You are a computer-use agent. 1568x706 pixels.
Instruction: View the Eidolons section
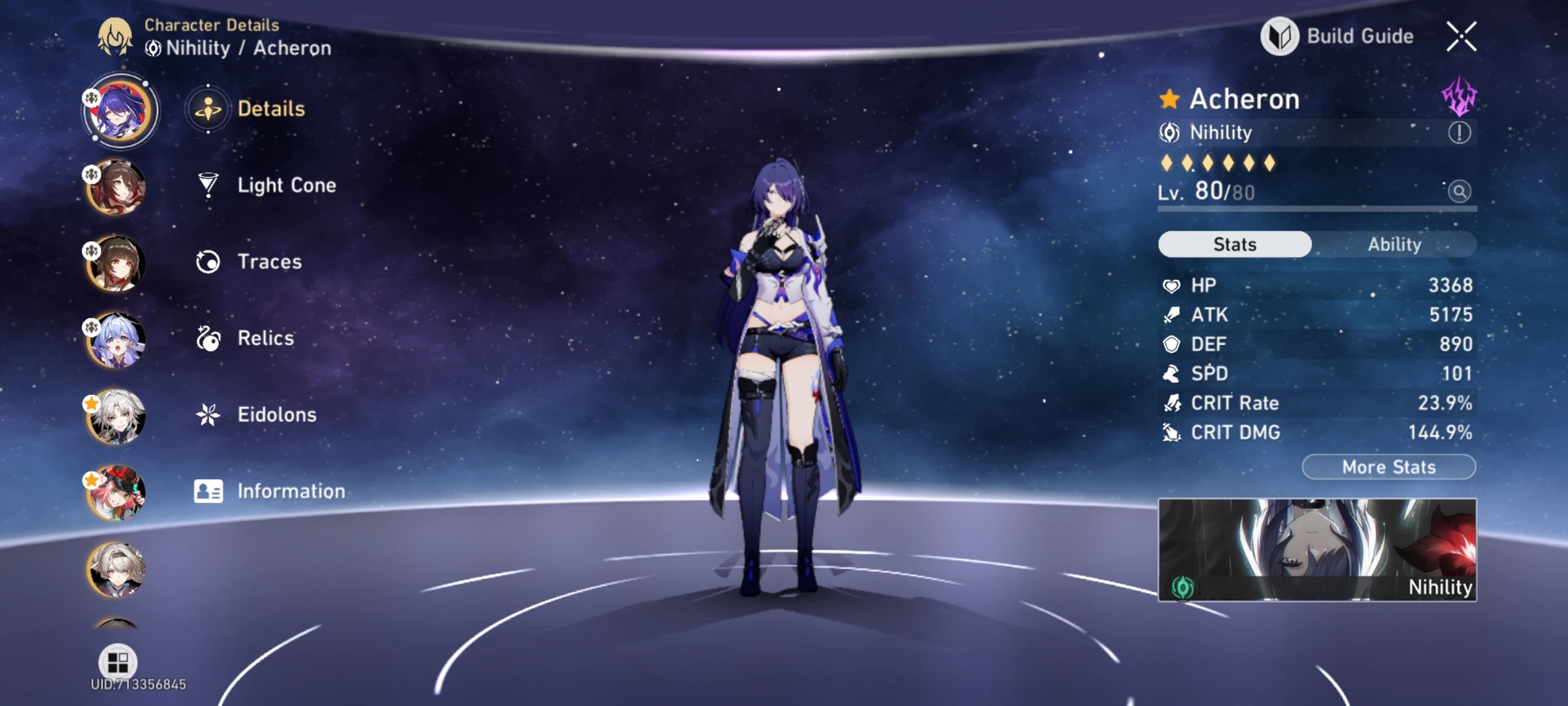[208, 414]
